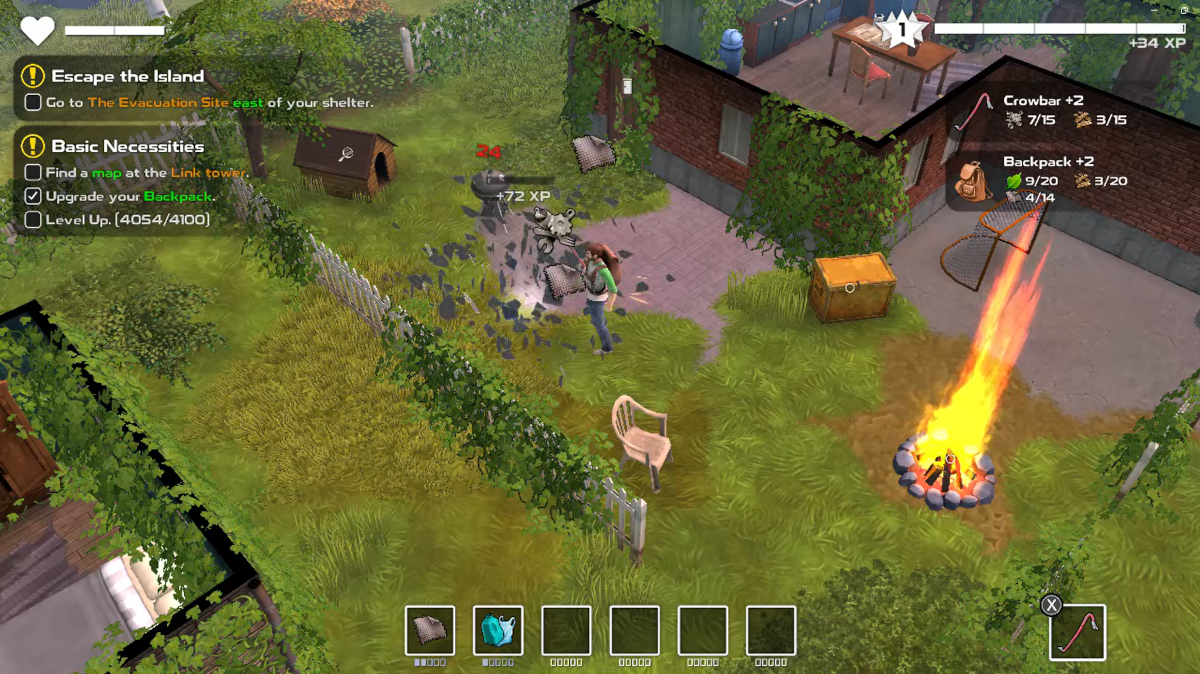Click the Upgrade your Backpack objective checkbox

tap(33, 196)
